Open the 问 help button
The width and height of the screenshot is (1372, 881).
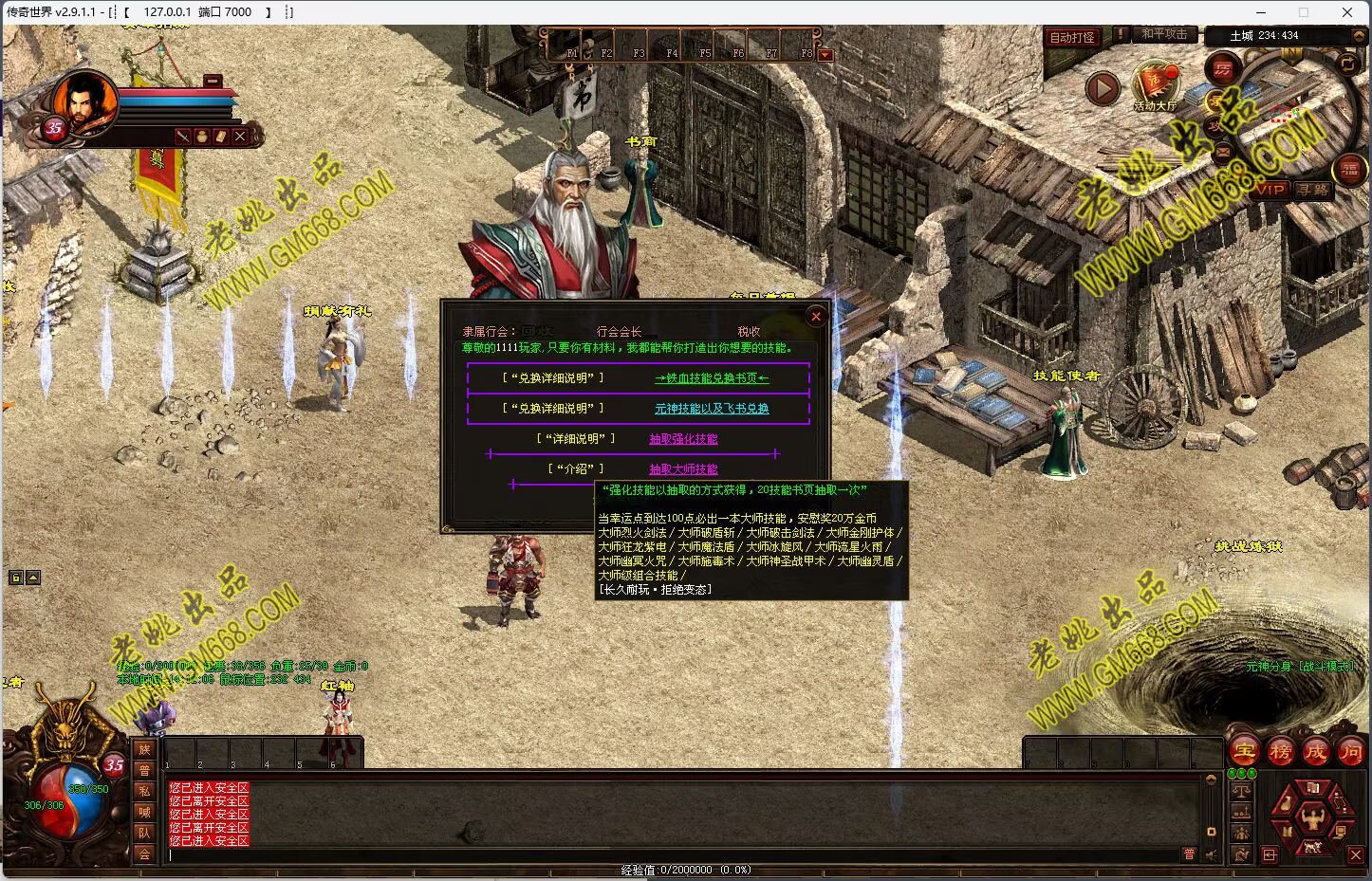pyautogui.click(x=1350, y=752)
